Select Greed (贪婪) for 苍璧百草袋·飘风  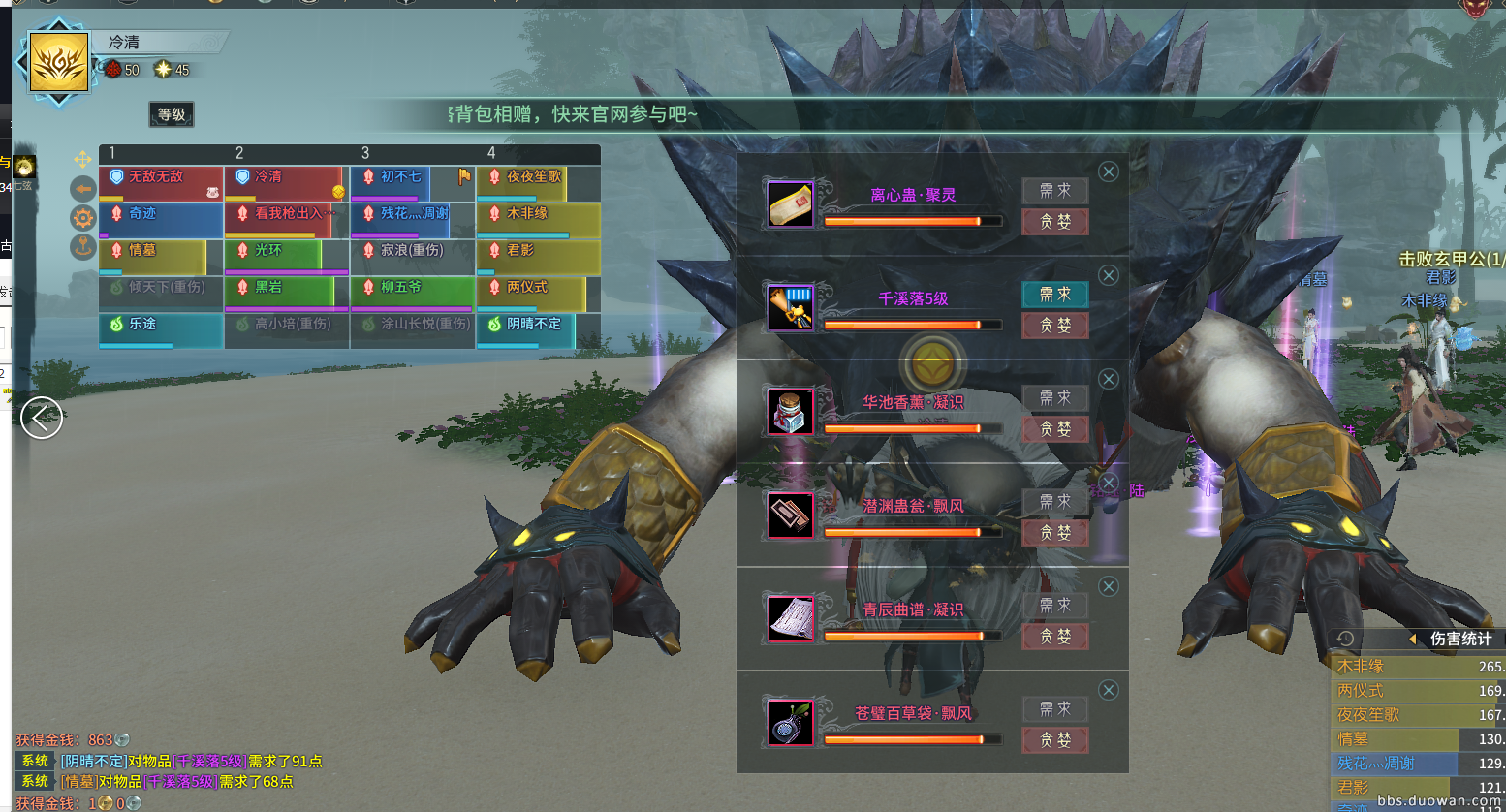tap(1054, 740)
